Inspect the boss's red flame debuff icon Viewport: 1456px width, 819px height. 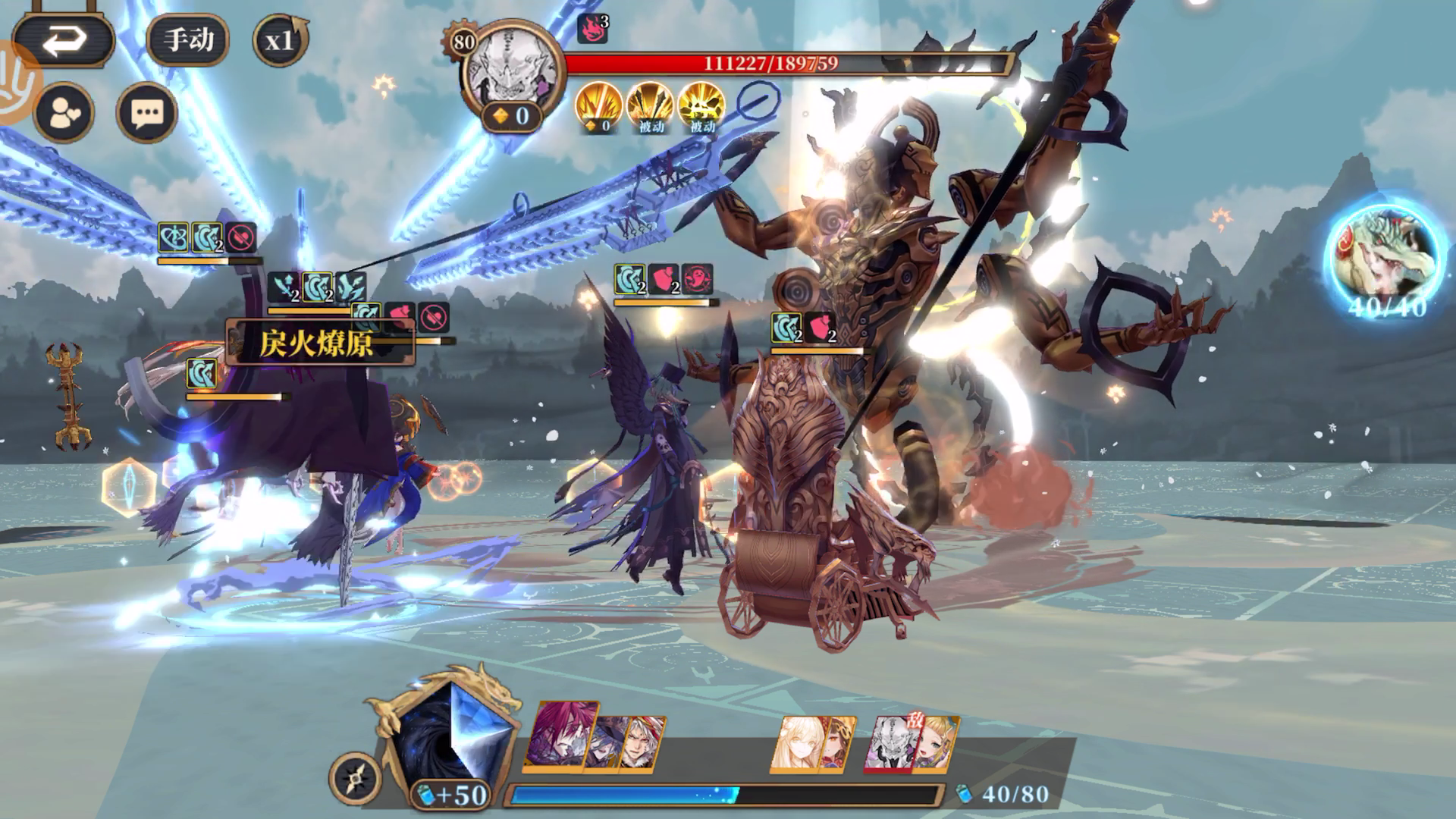[x=593, y=29]
